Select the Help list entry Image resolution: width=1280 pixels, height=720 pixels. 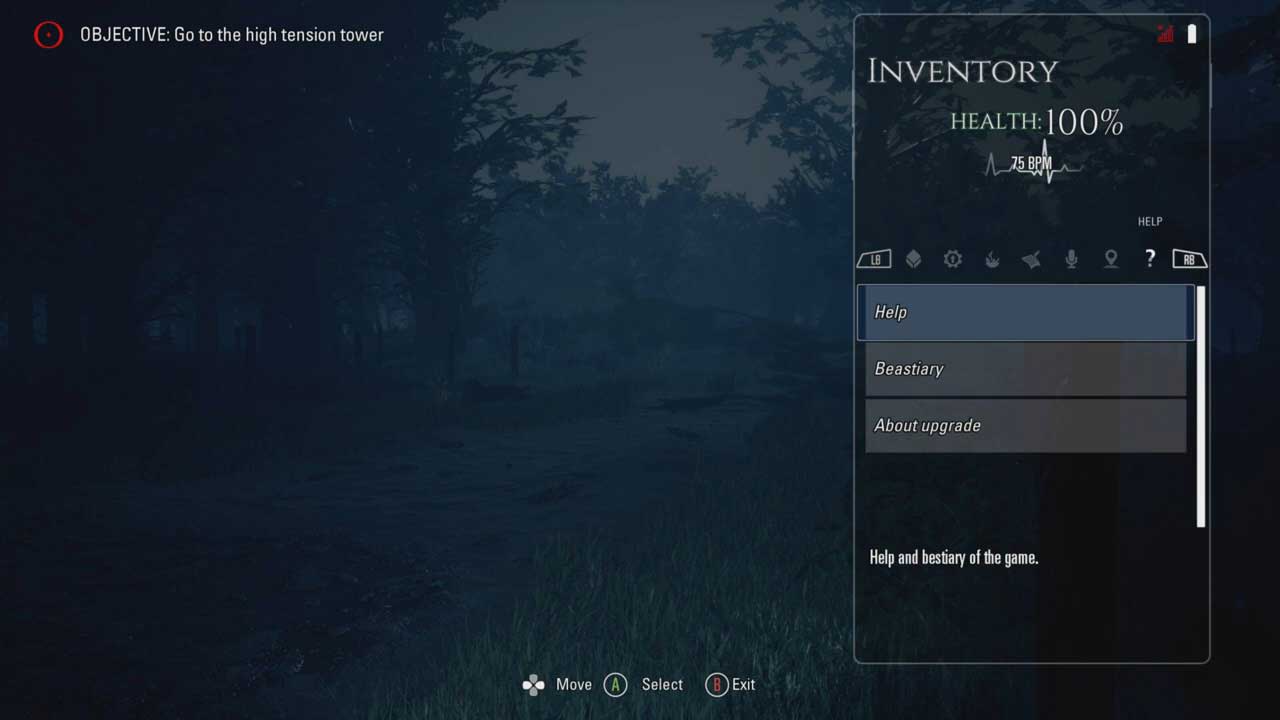[x=1025, y=312]
